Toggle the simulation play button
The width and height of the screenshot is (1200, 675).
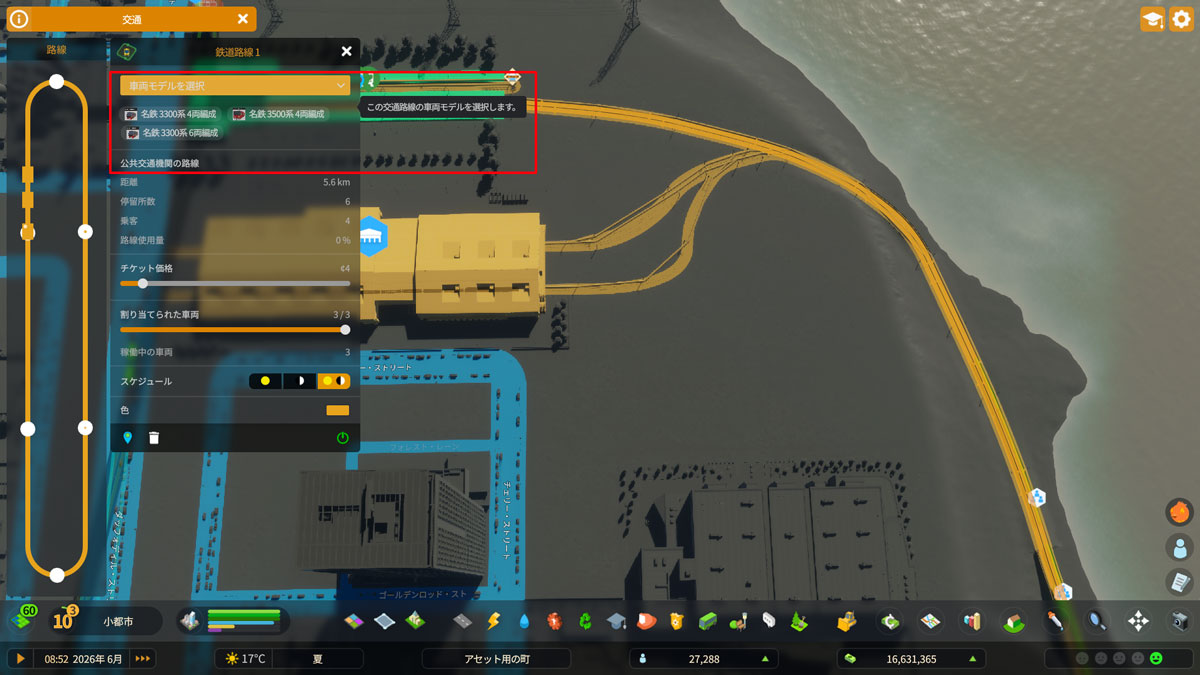point(19,658)
